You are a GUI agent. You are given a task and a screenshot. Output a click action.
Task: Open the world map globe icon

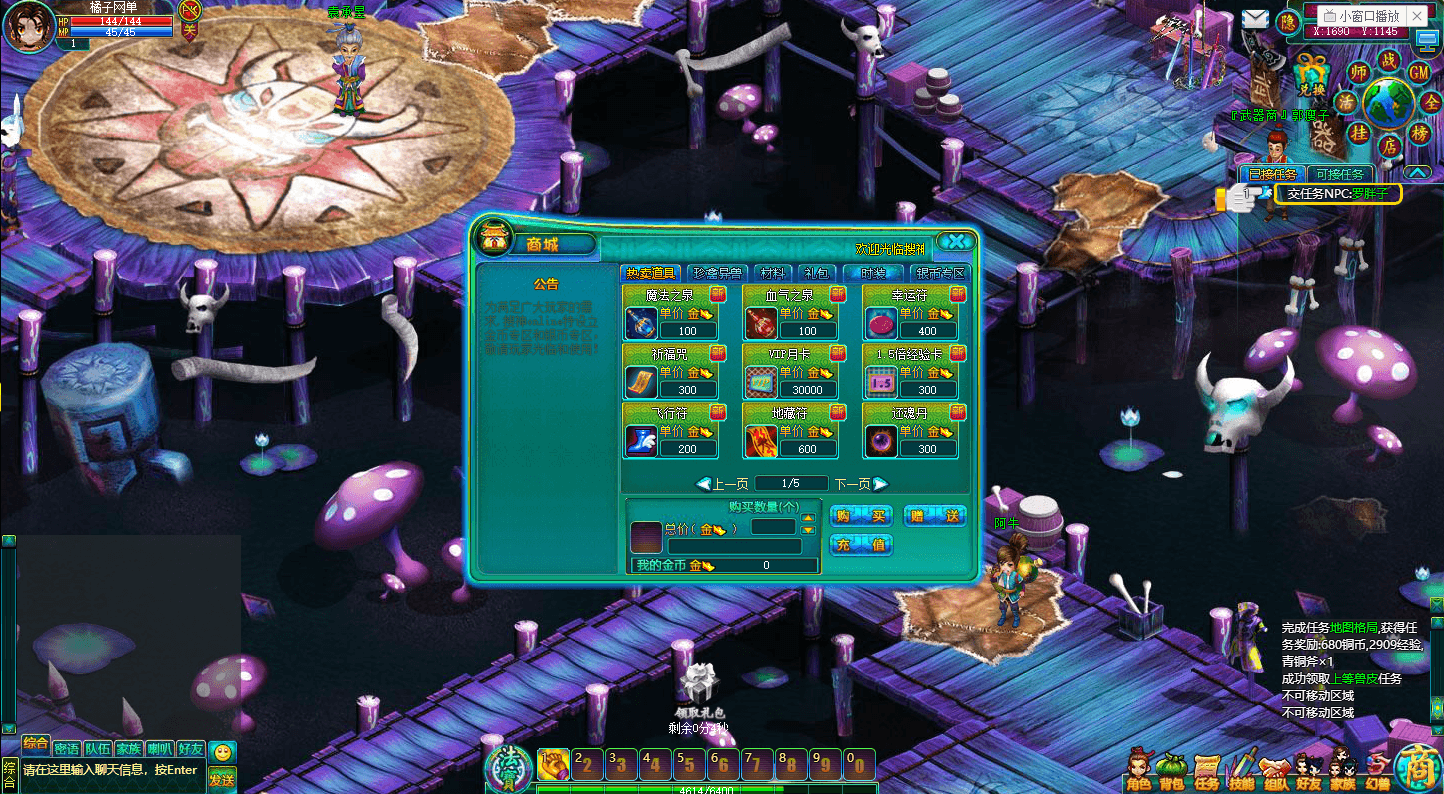pyautogui.click(x=1389, y=102)
